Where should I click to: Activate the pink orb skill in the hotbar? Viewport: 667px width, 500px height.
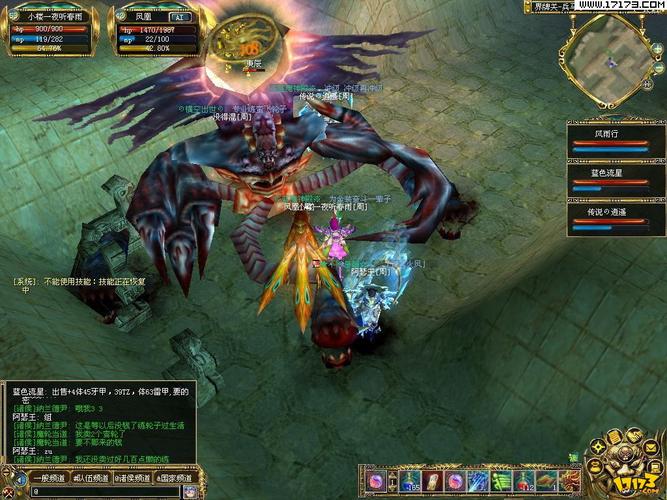click(377, 481)
